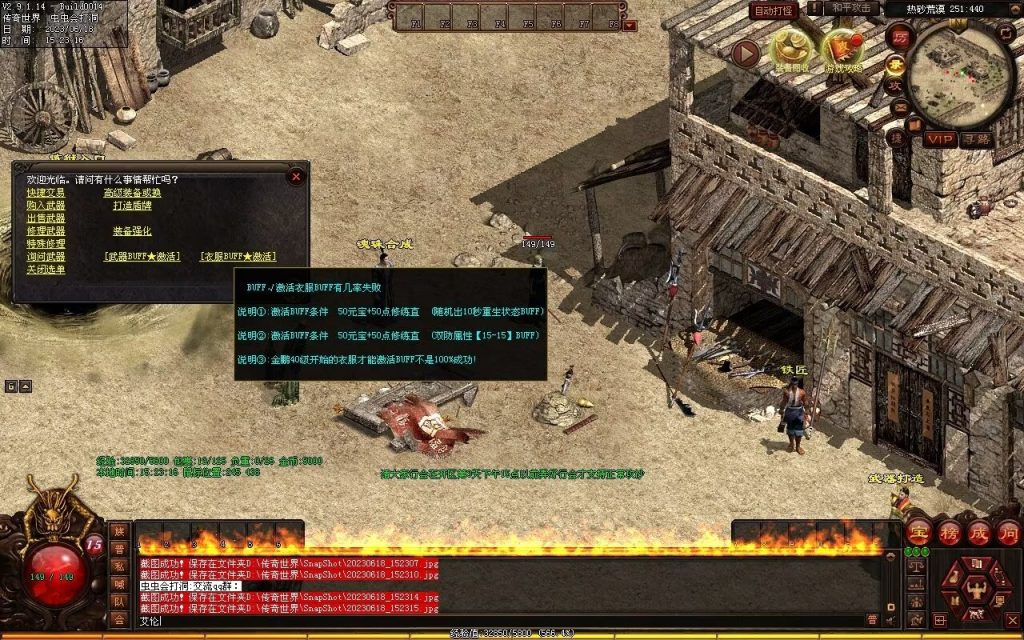Open 装备强化 equipment enhancement

[132, 231]
